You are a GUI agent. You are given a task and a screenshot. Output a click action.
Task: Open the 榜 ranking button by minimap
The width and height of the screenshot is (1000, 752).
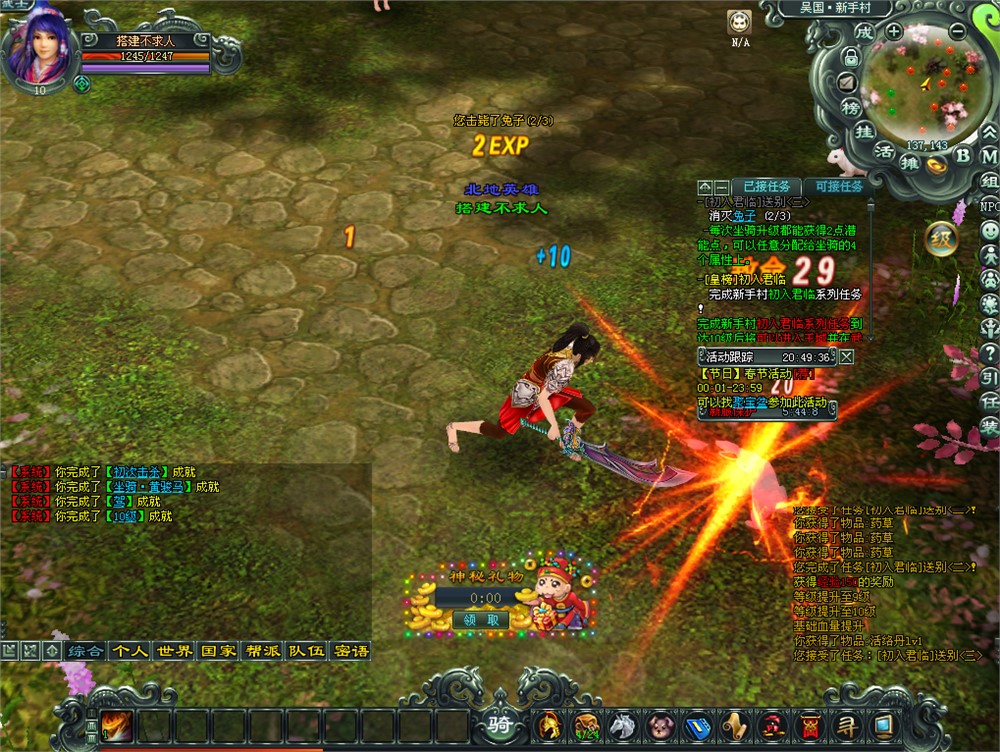[851, 106]
